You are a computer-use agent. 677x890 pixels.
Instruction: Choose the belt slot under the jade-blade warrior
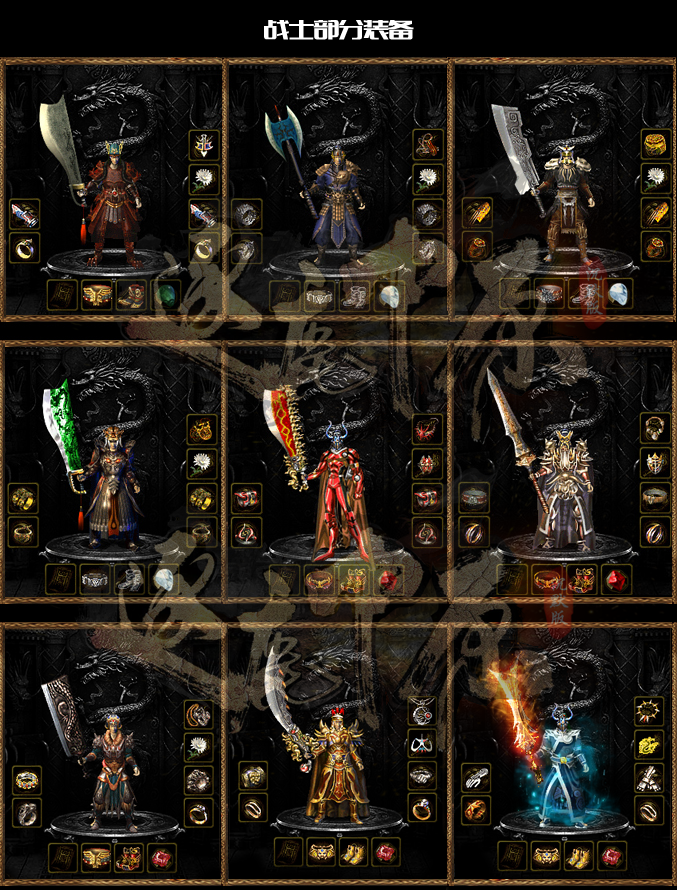[x=95, y=580]
